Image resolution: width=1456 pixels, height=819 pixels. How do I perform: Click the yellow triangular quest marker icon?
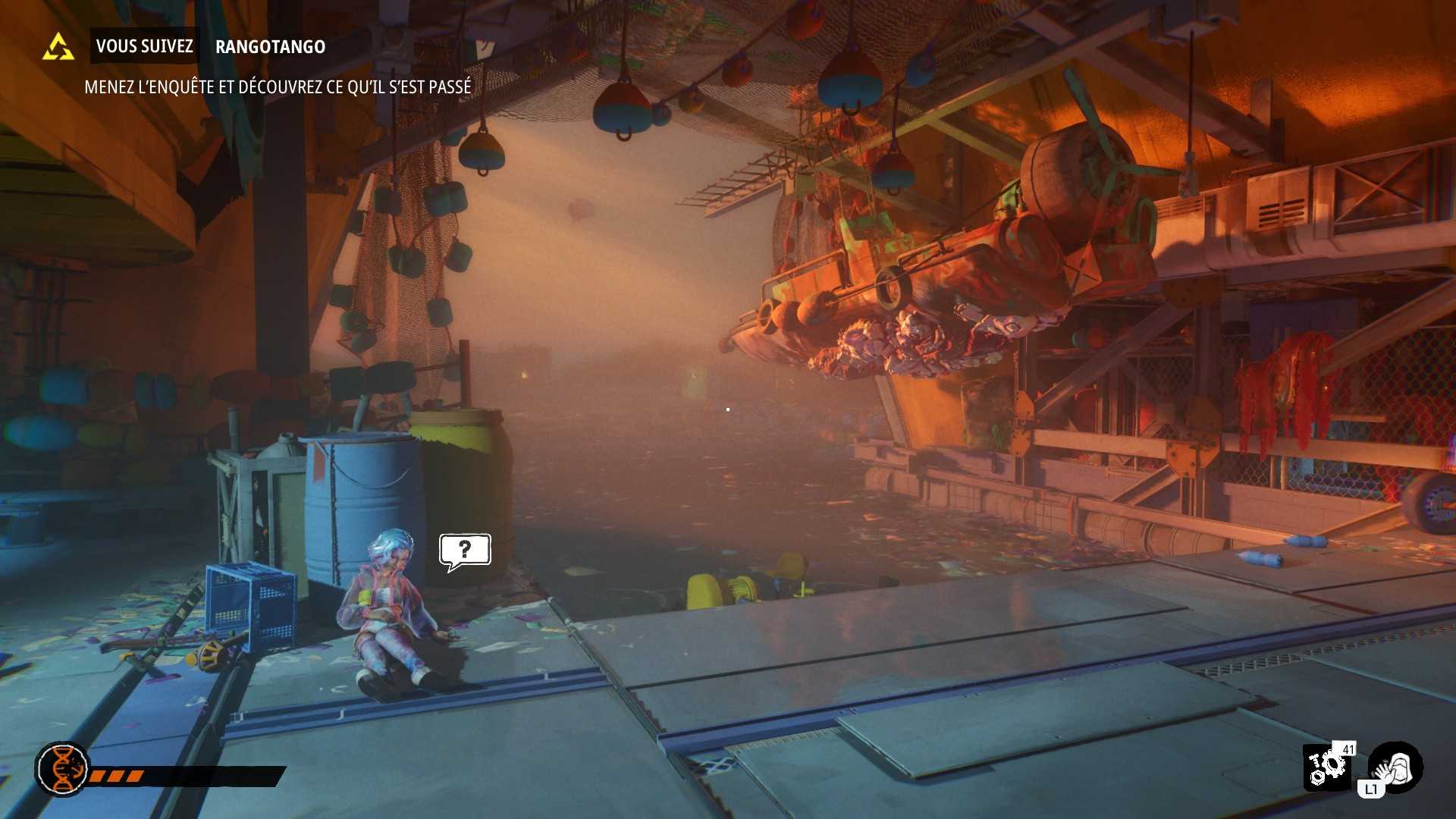(58, 47)
